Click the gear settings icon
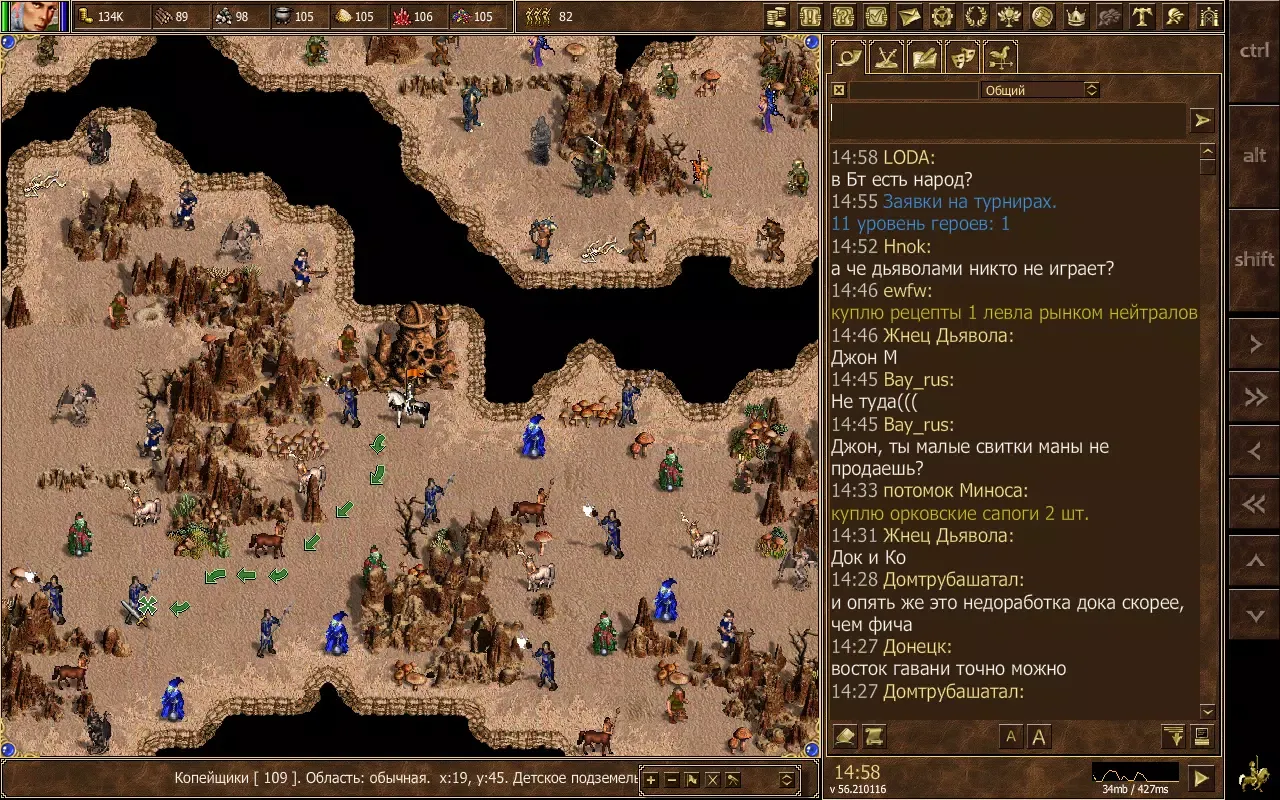The height and width of the screenshot is (800, 1280). pos(941,16)
